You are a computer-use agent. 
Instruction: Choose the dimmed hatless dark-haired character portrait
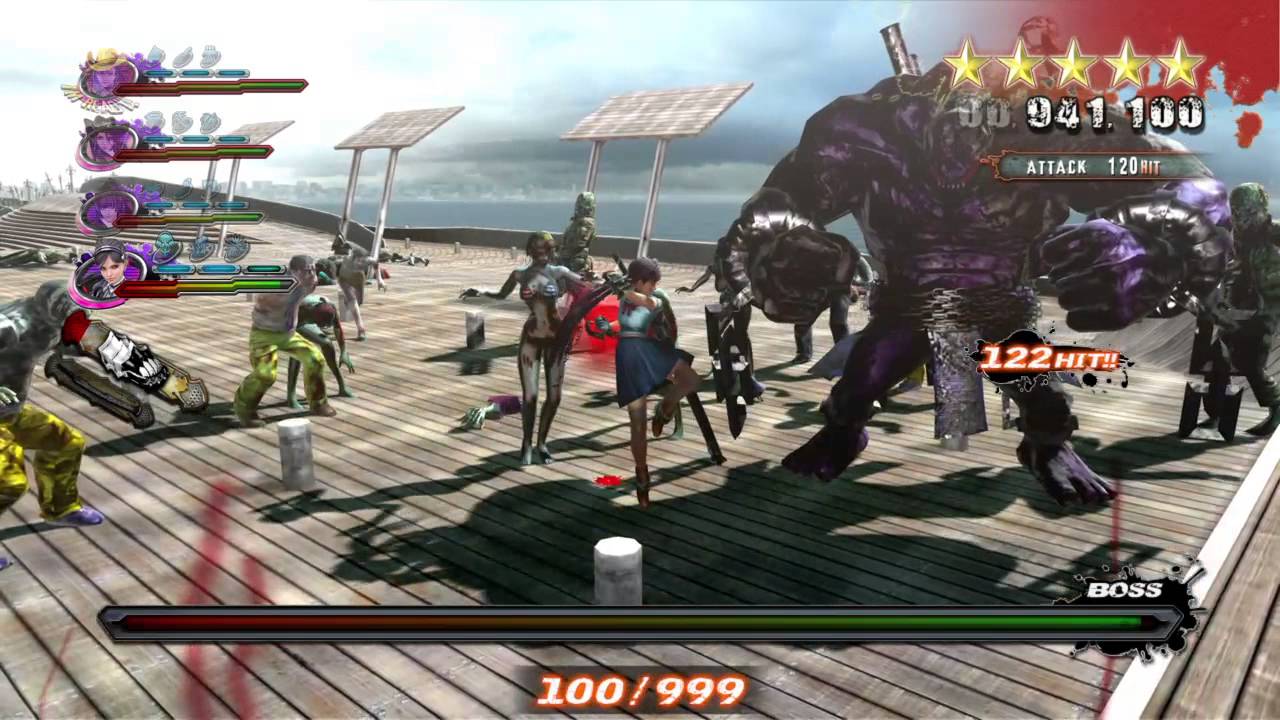tap(105, 207)
